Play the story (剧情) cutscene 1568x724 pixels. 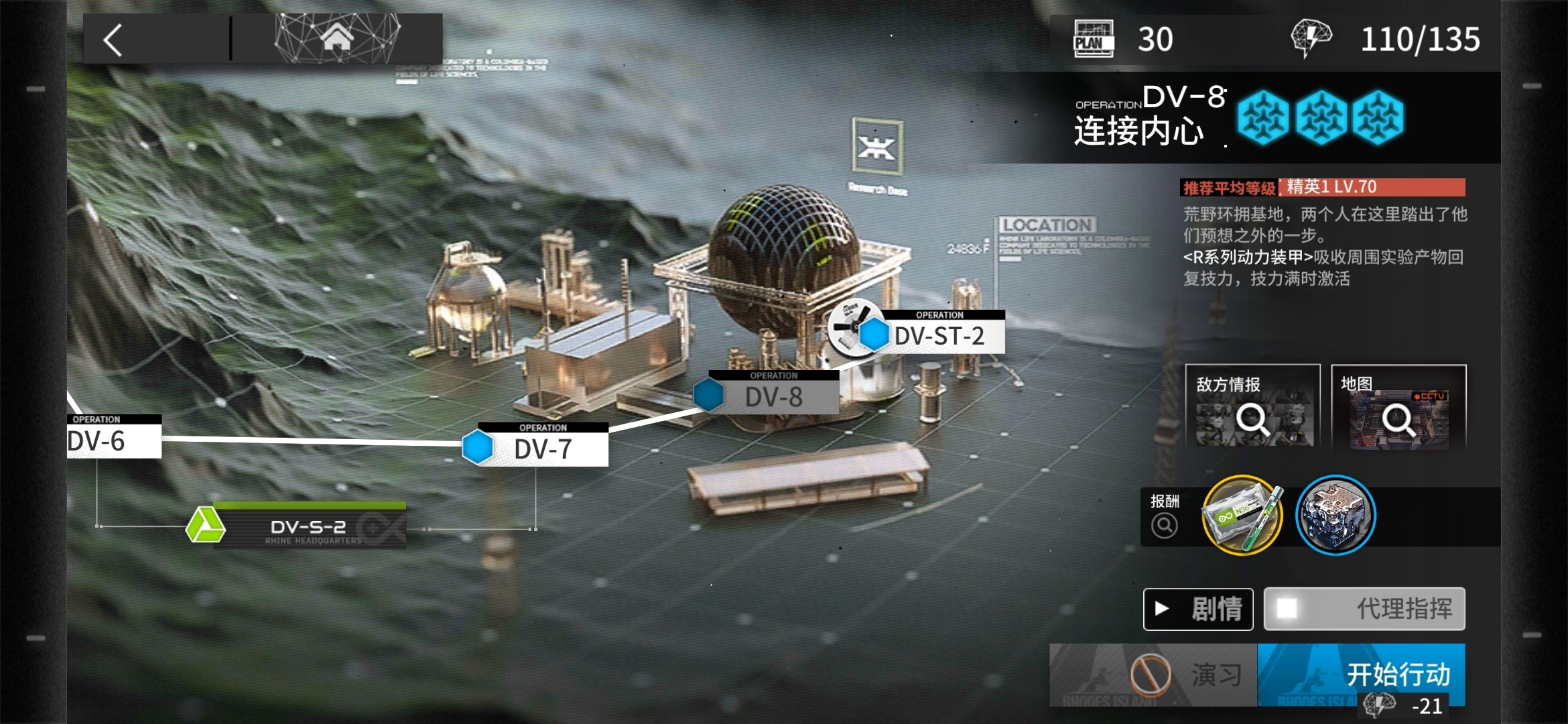pyautogui.click(x=1198, y=609)
